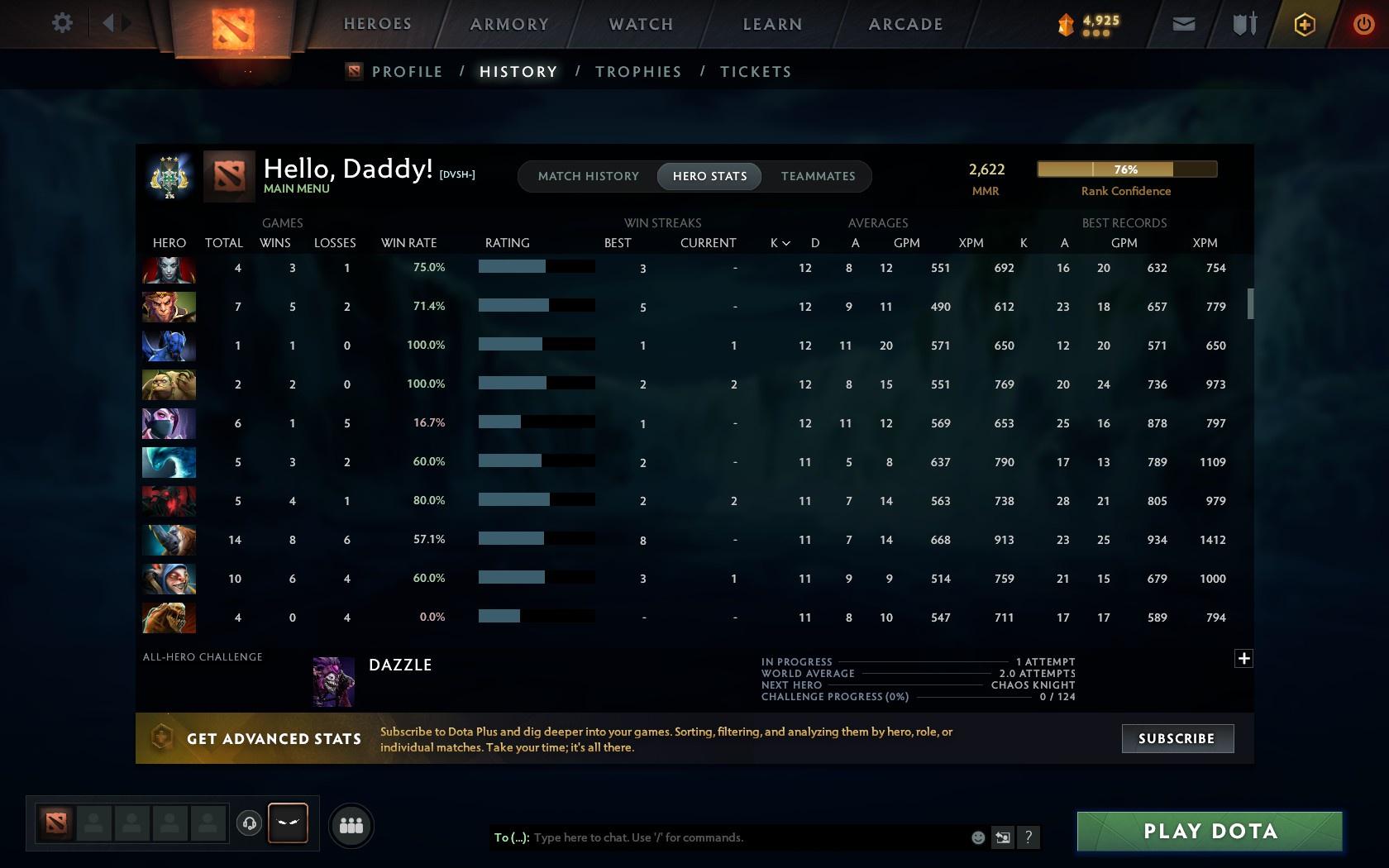Switch to the TROPHIES tab
This screenshot has height=868, width=1389.
[x=637, y=72]
